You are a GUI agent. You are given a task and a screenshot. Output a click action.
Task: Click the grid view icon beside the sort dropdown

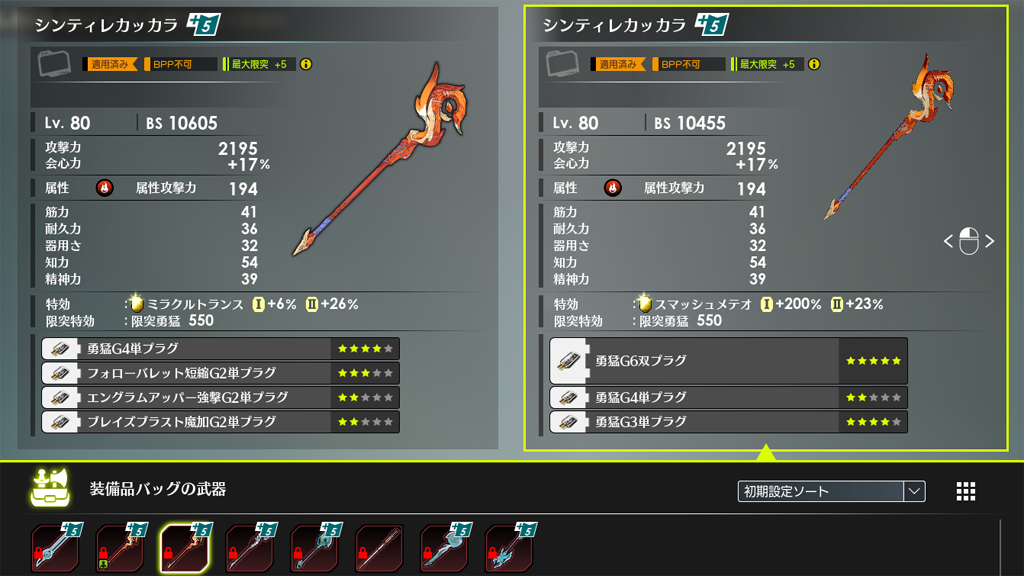966,491
